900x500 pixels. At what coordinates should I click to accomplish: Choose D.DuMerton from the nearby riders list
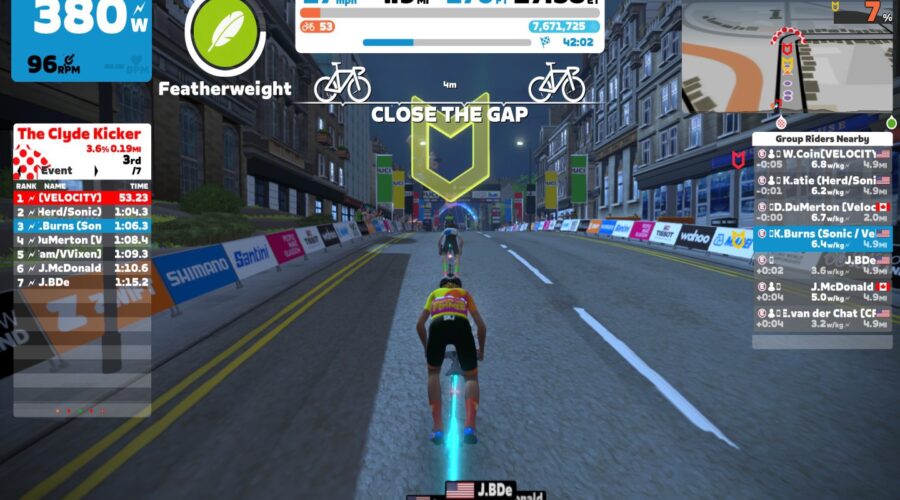(822, 211)
